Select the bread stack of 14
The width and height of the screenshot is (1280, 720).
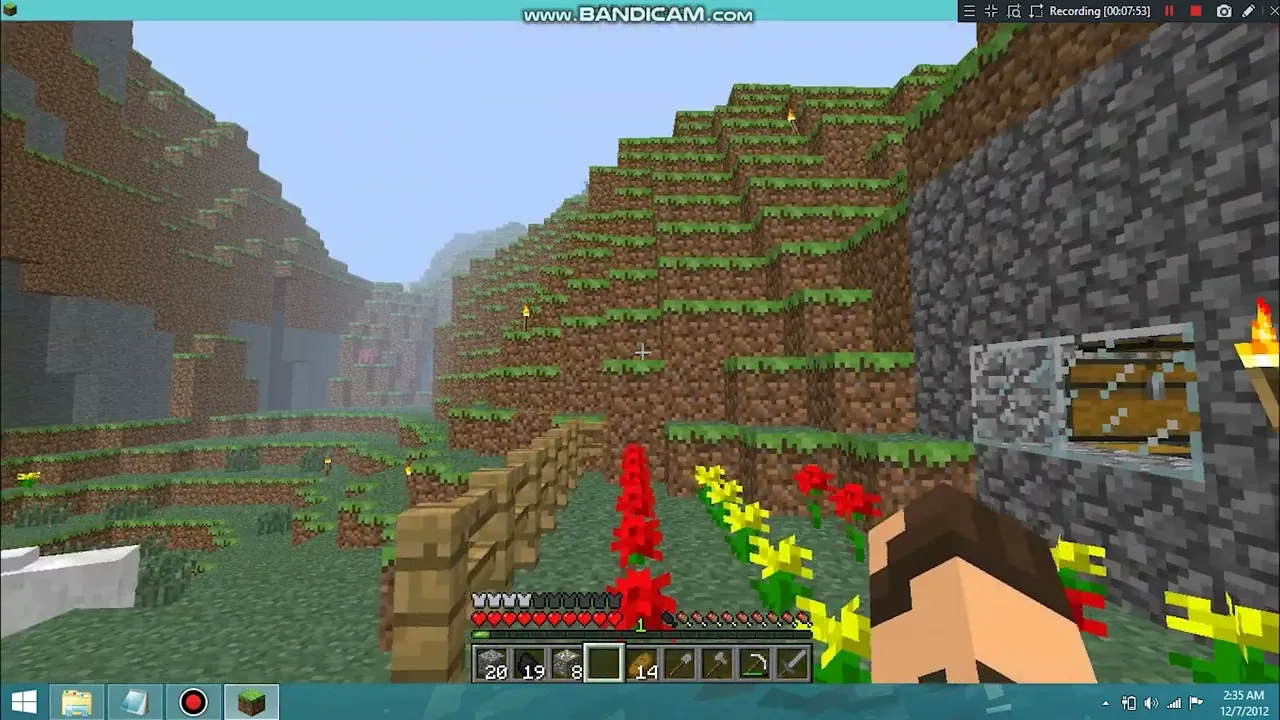coord(641,664)
